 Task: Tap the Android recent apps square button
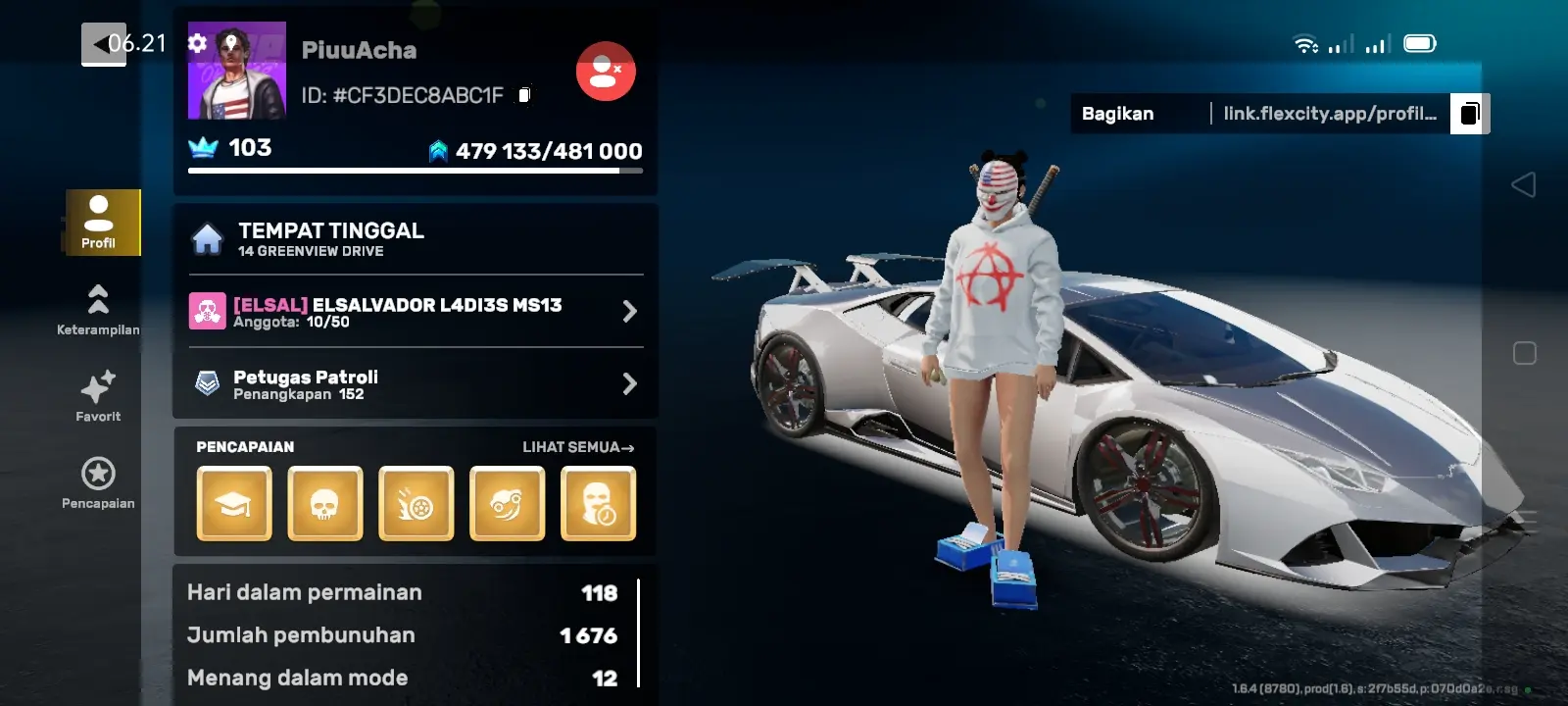1524,353
